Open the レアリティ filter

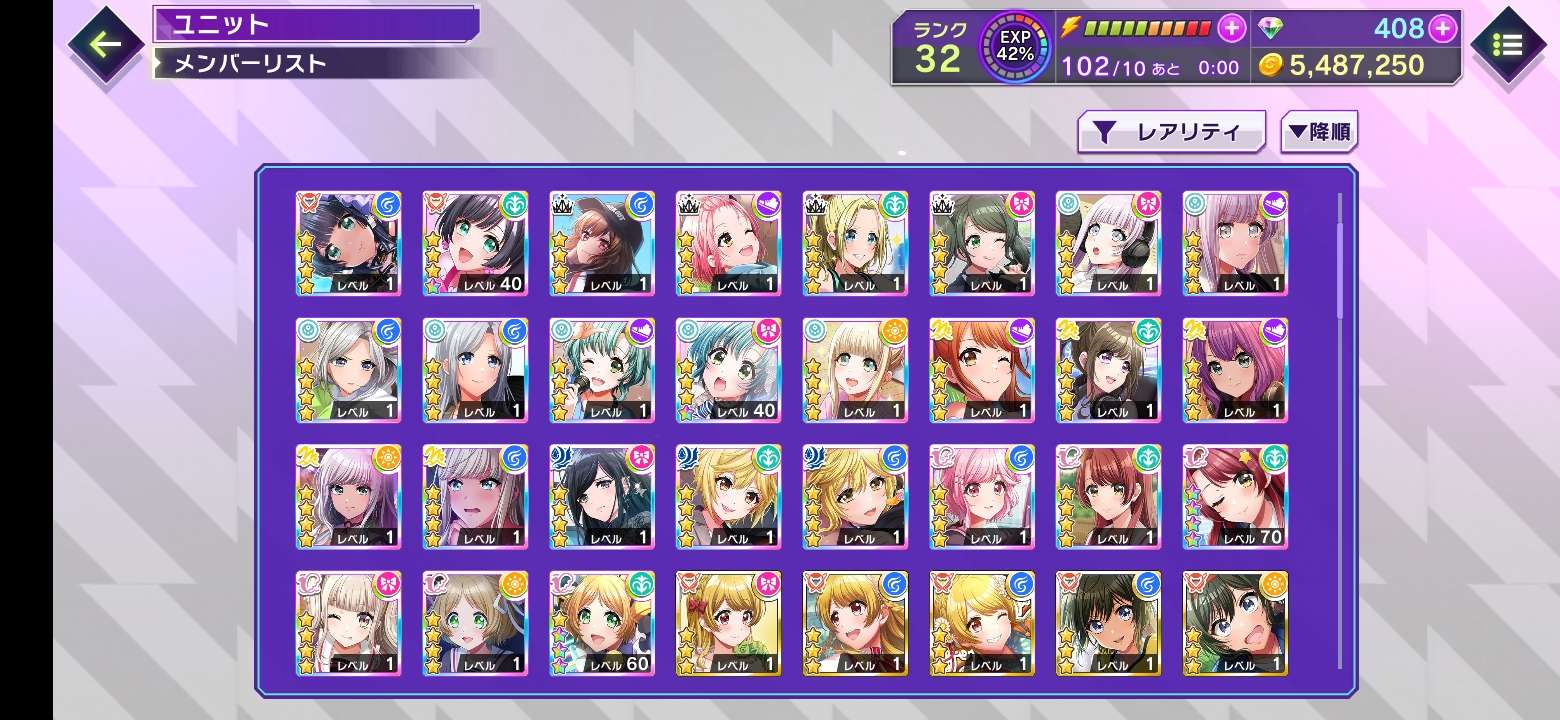coord(1171,132)
